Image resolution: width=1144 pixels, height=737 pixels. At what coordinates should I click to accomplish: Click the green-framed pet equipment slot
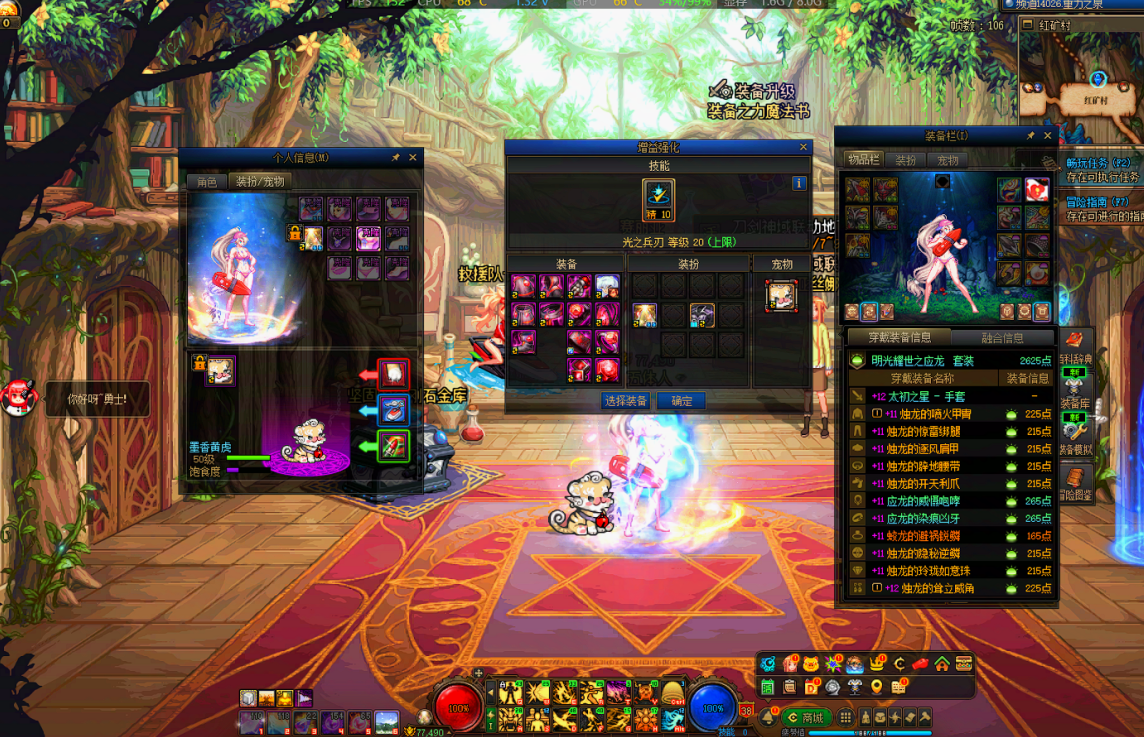tap(394, 445)
